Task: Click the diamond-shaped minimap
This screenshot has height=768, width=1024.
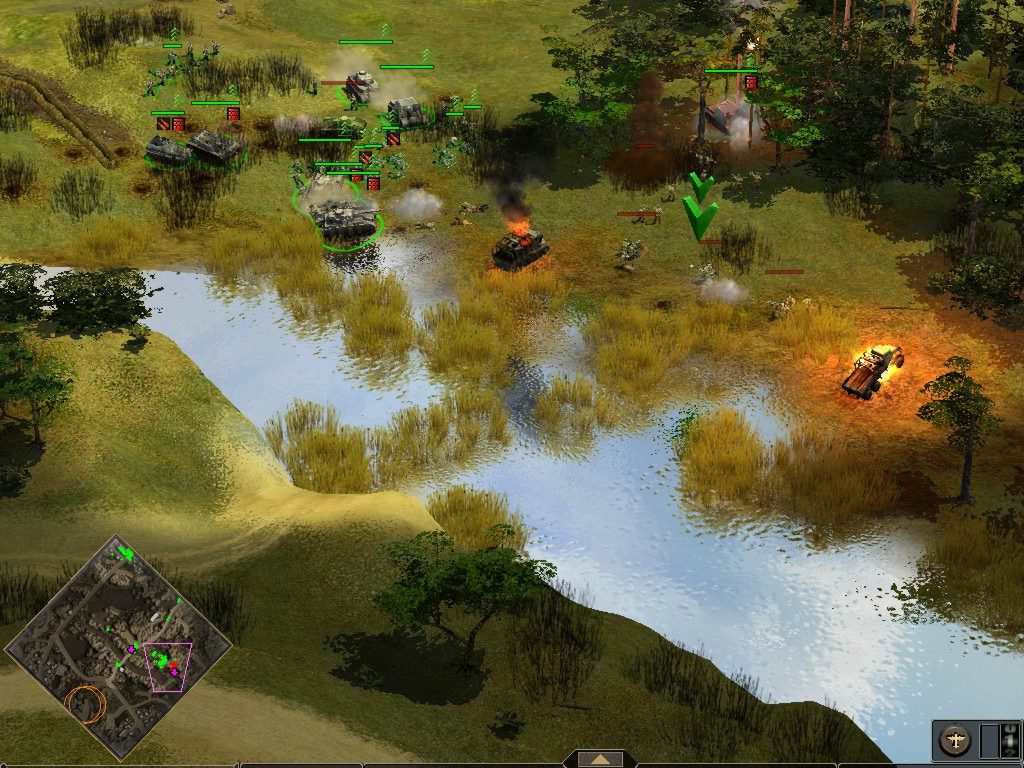Action: (118, 646)
